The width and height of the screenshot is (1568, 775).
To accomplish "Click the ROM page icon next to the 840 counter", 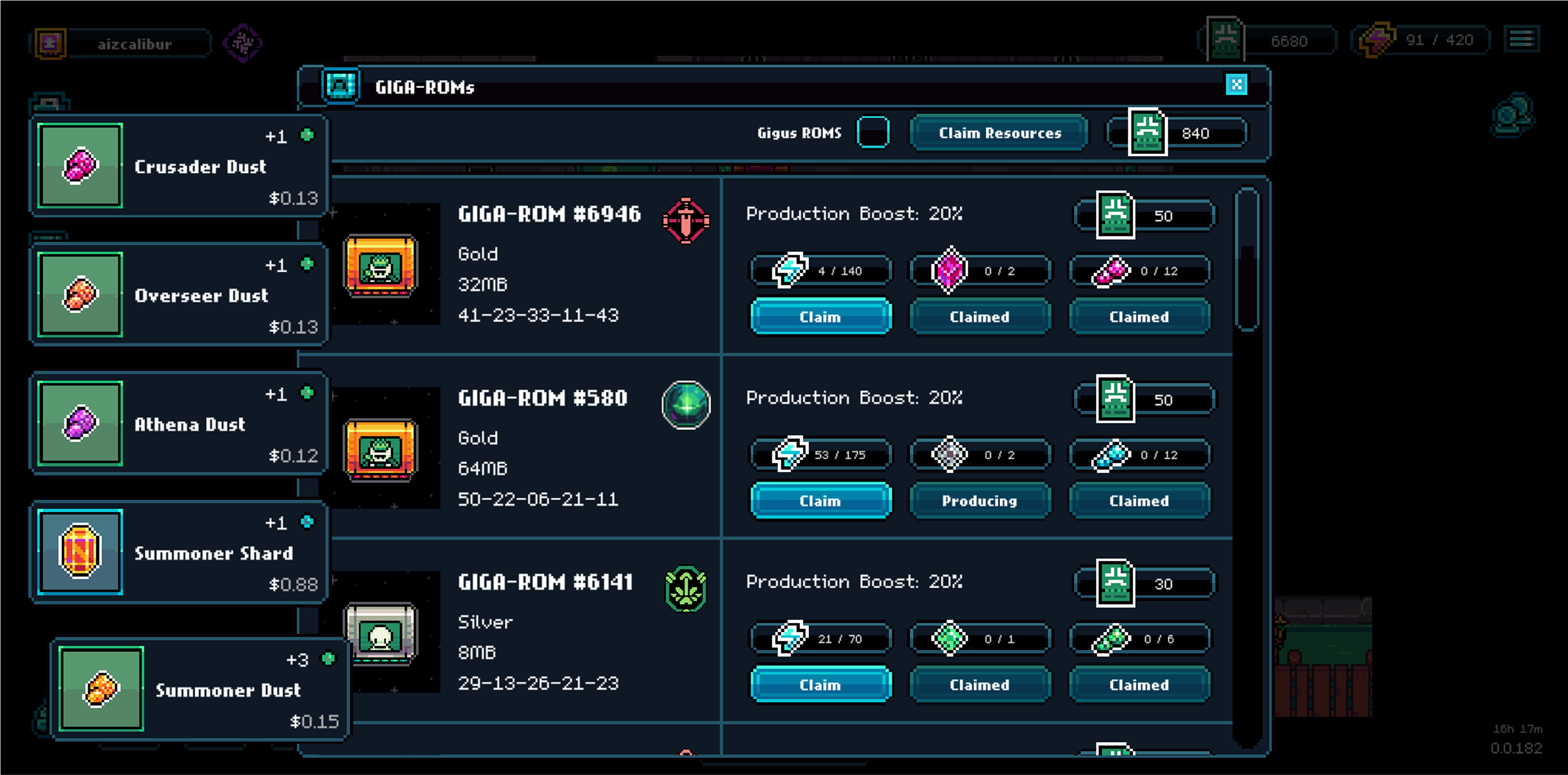I will click(x=1148, y=133).
